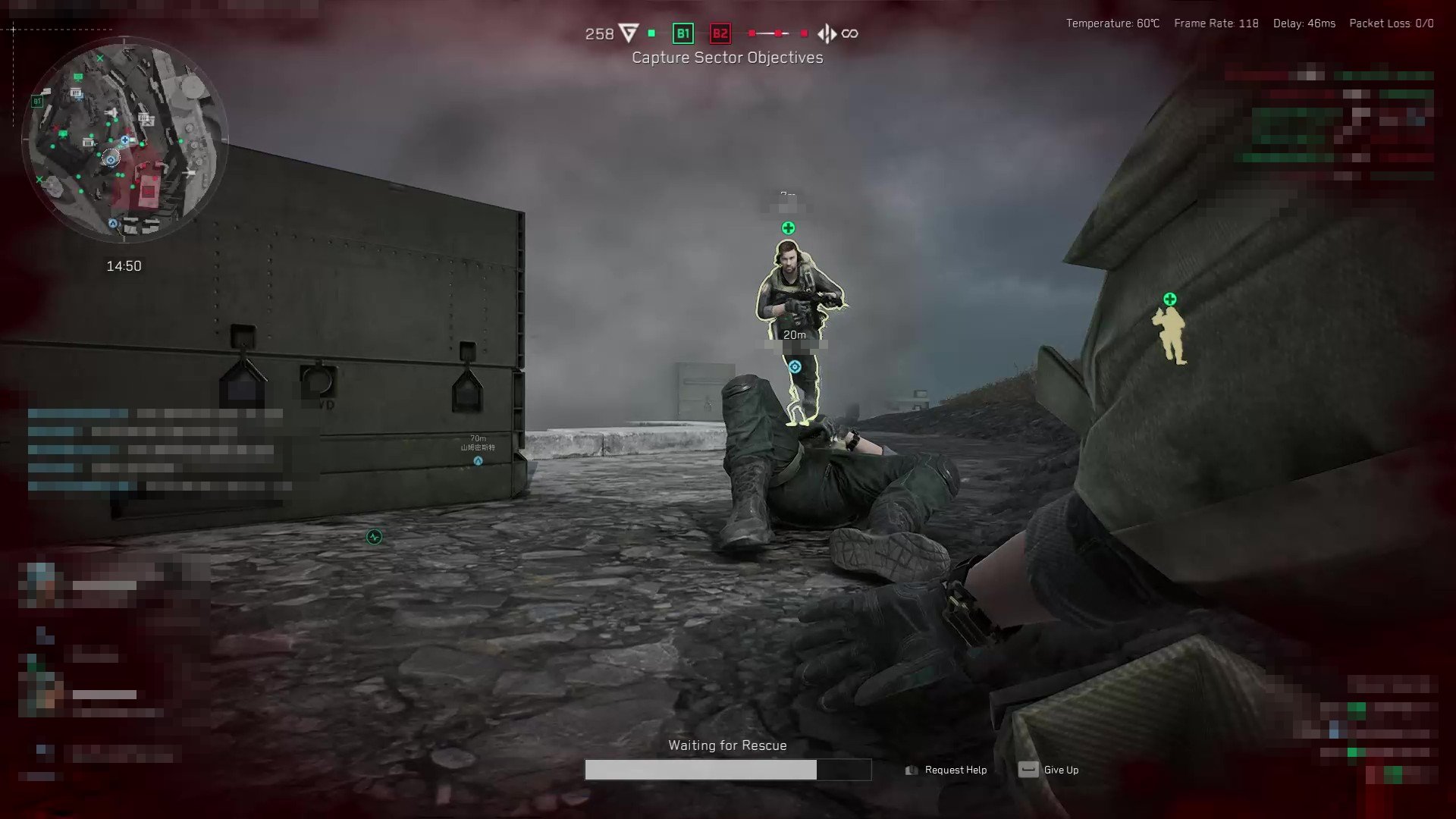The height and width of the screenshot is (819, 1456).
Task: Click the faction emblem beside the ticket count
Action: [627, 33]
